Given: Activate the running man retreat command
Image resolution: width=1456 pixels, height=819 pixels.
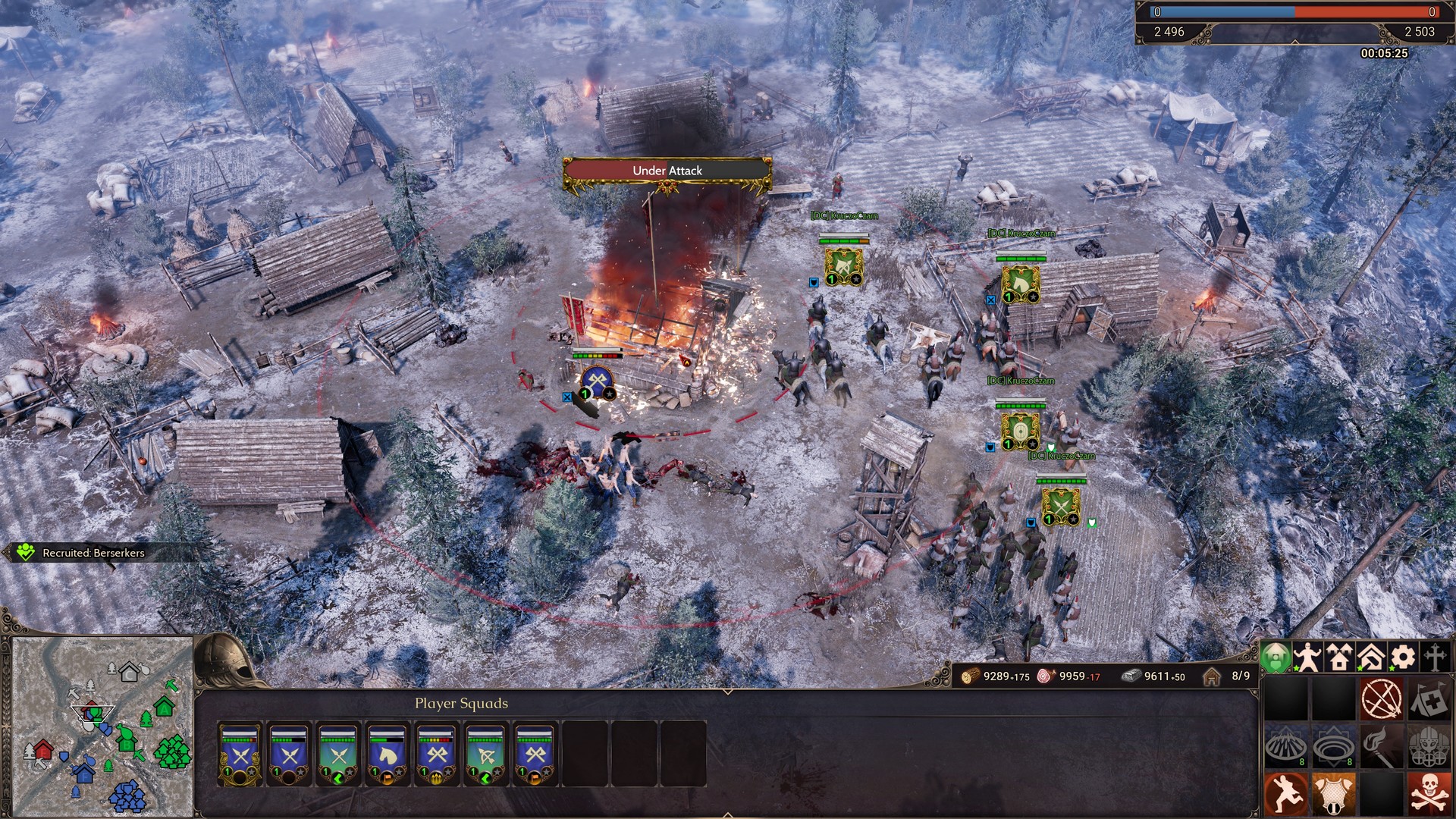Looking at the screenshot, I should click(1286, 794).
